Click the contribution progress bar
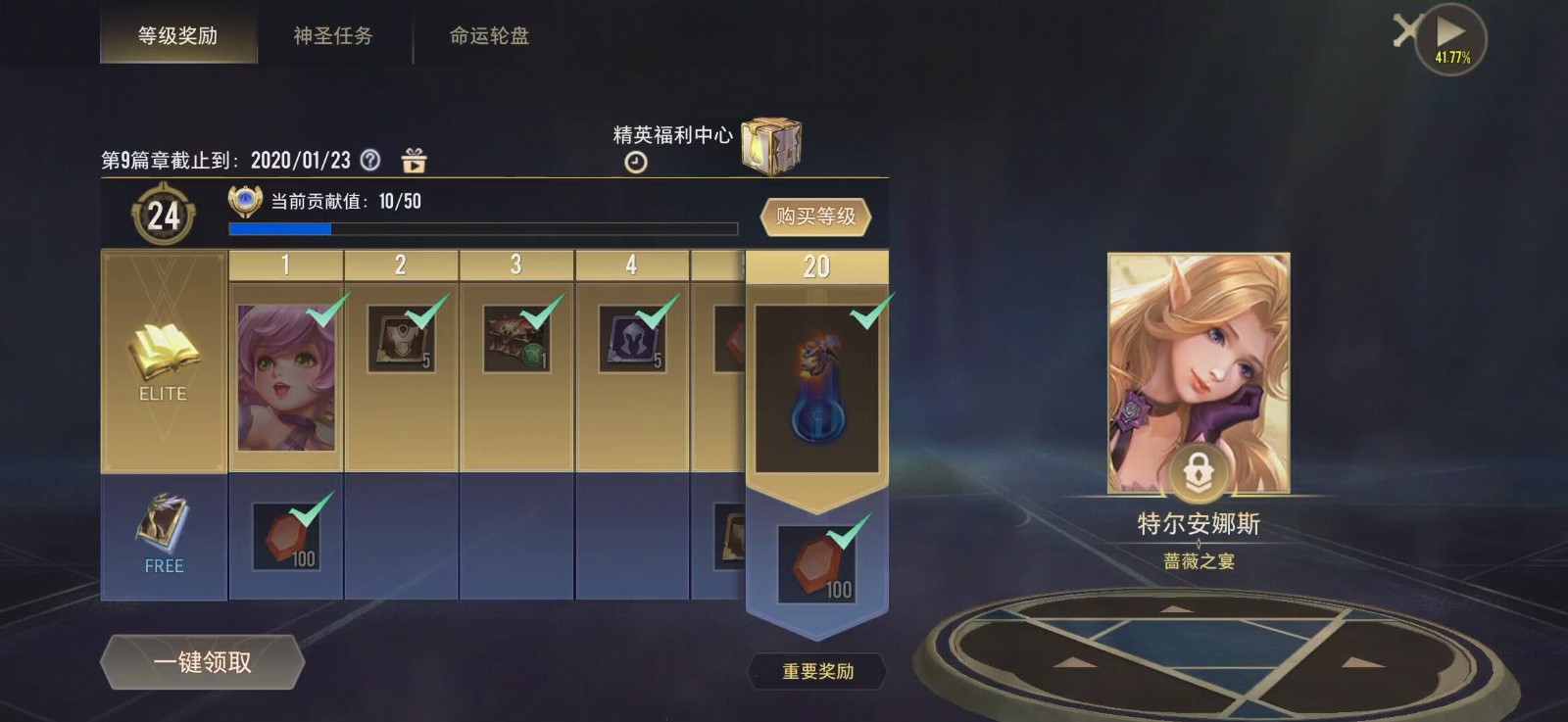 pyautogui.click(x=480, y=228)
